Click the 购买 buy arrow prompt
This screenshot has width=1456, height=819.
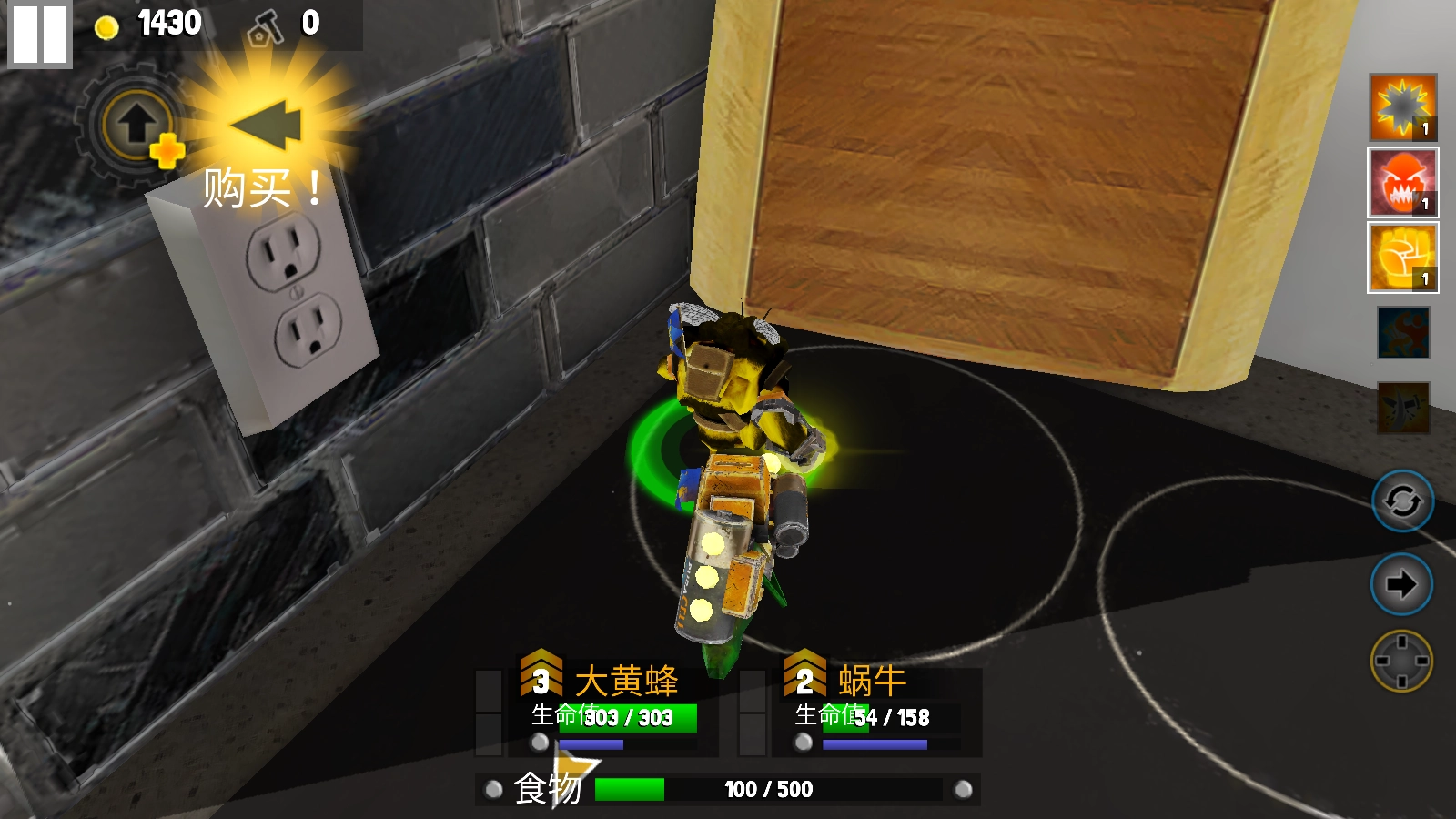point(264,127)
